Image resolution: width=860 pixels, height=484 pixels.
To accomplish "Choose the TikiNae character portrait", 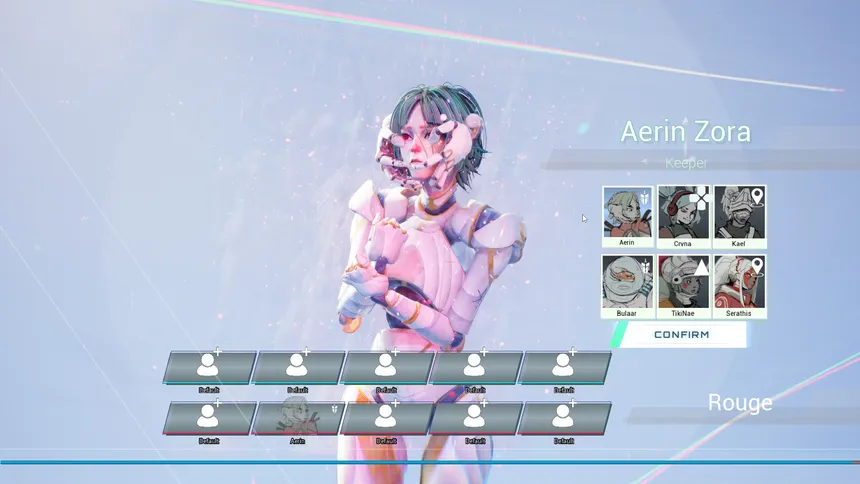I will (x=684, y=283).
